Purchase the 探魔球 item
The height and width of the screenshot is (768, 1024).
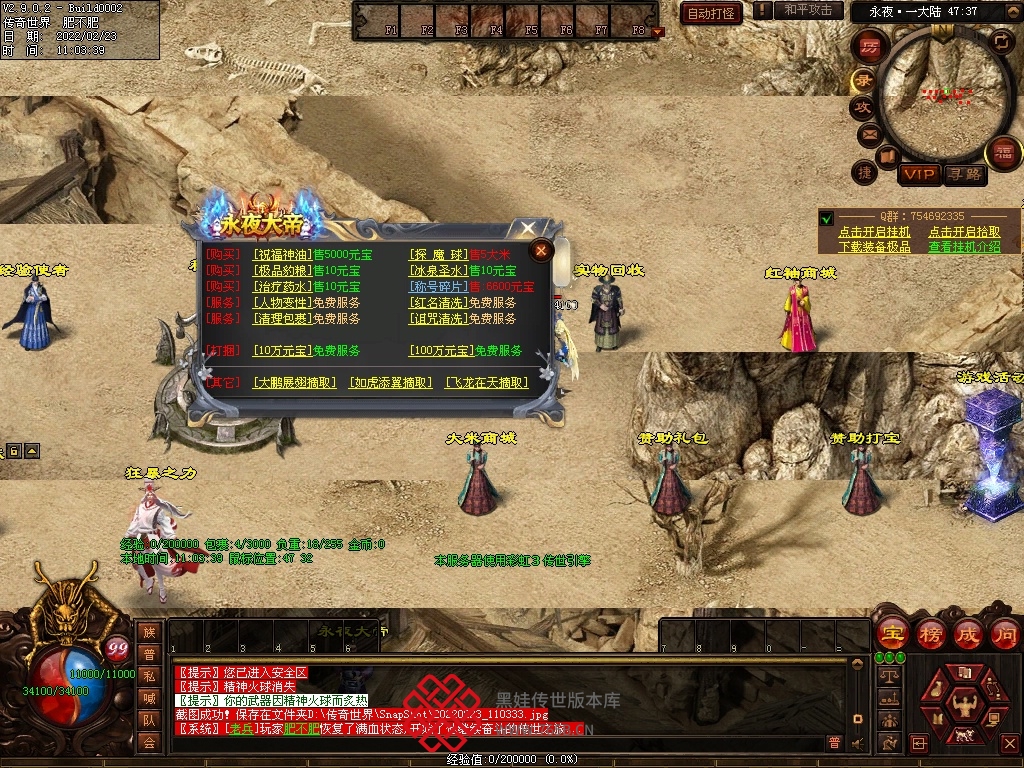click(x=438, y=254)
